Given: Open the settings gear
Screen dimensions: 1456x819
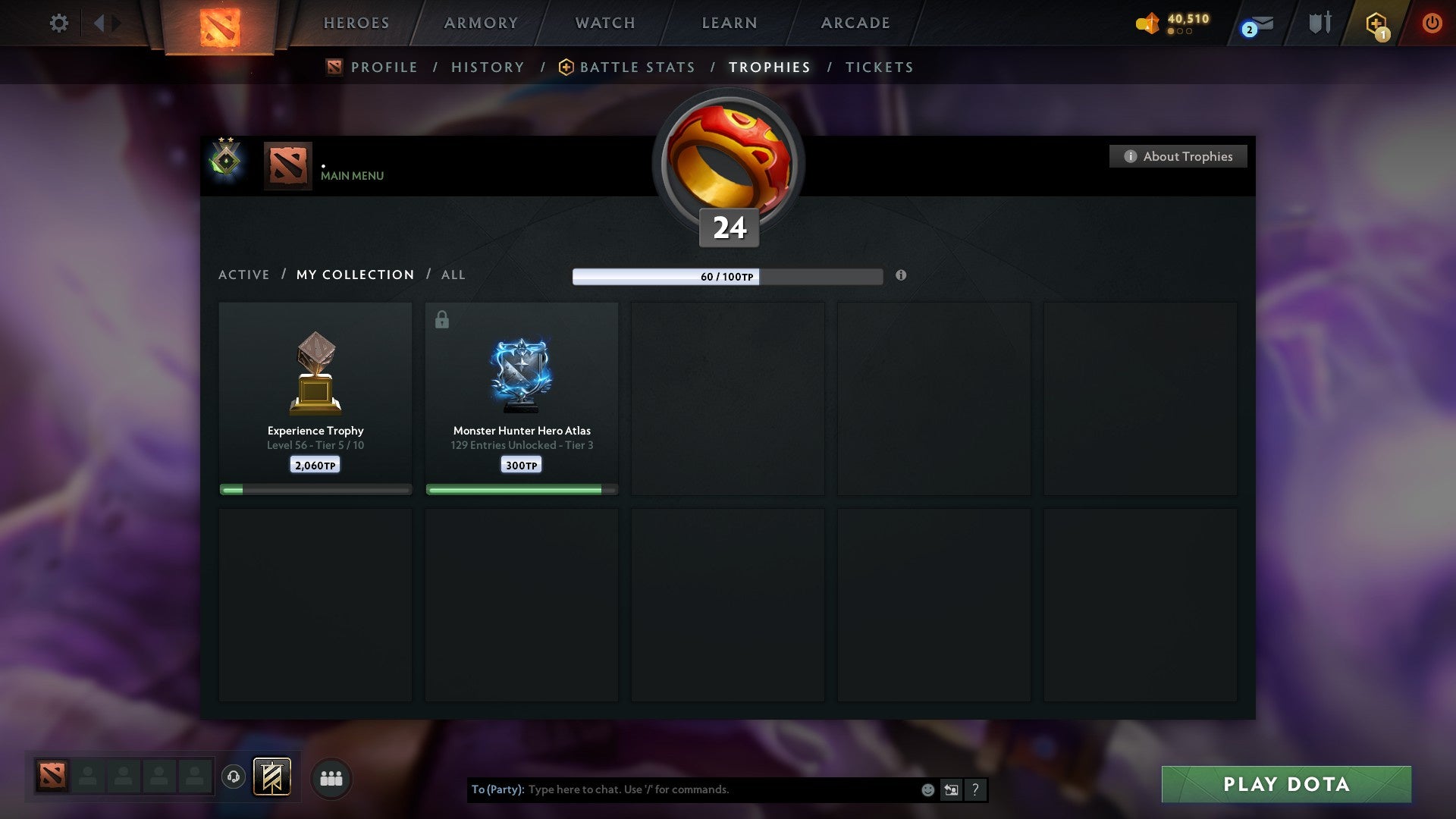Looking at the screenshot, I should [58, 23].
